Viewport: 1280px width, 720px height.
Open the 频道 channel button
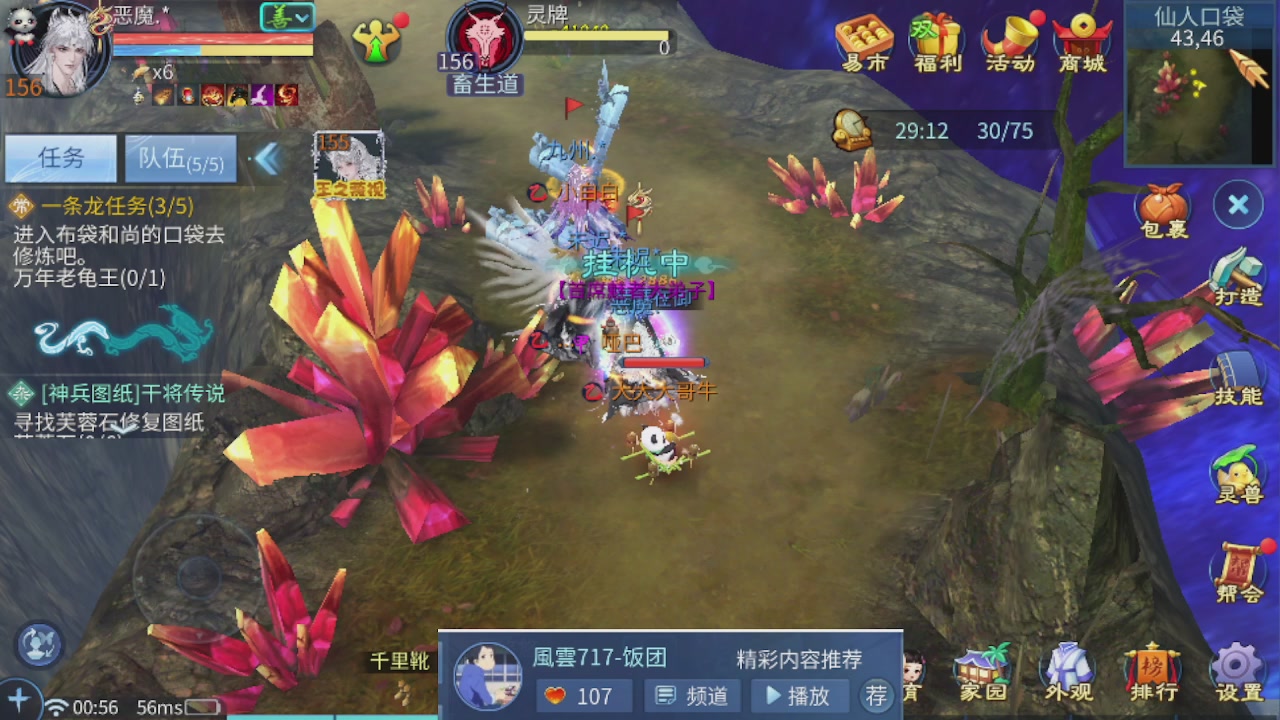(x=692, y=697)
